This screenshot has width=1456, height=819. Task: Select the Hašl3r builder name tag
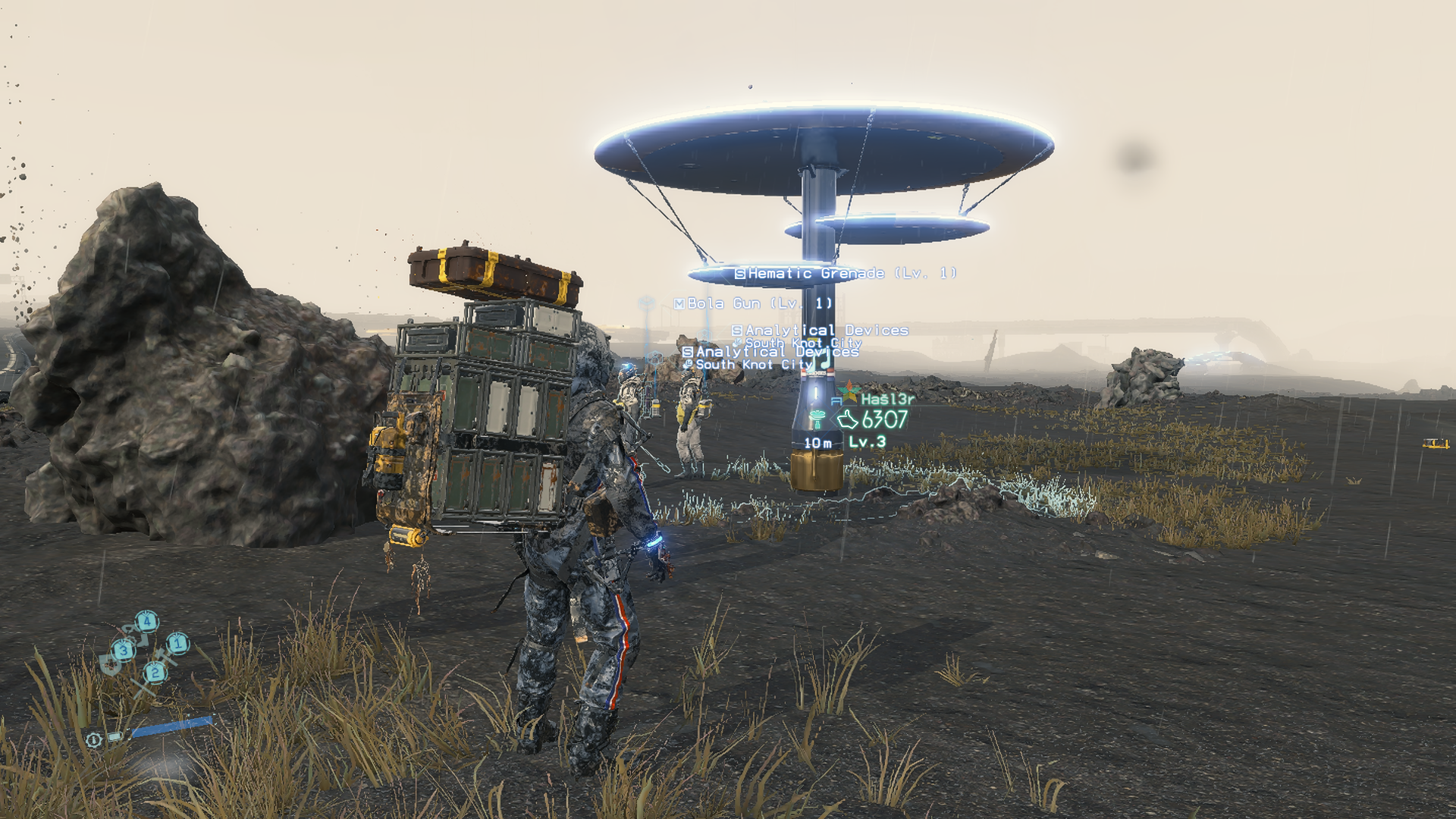tap(887, 398)
